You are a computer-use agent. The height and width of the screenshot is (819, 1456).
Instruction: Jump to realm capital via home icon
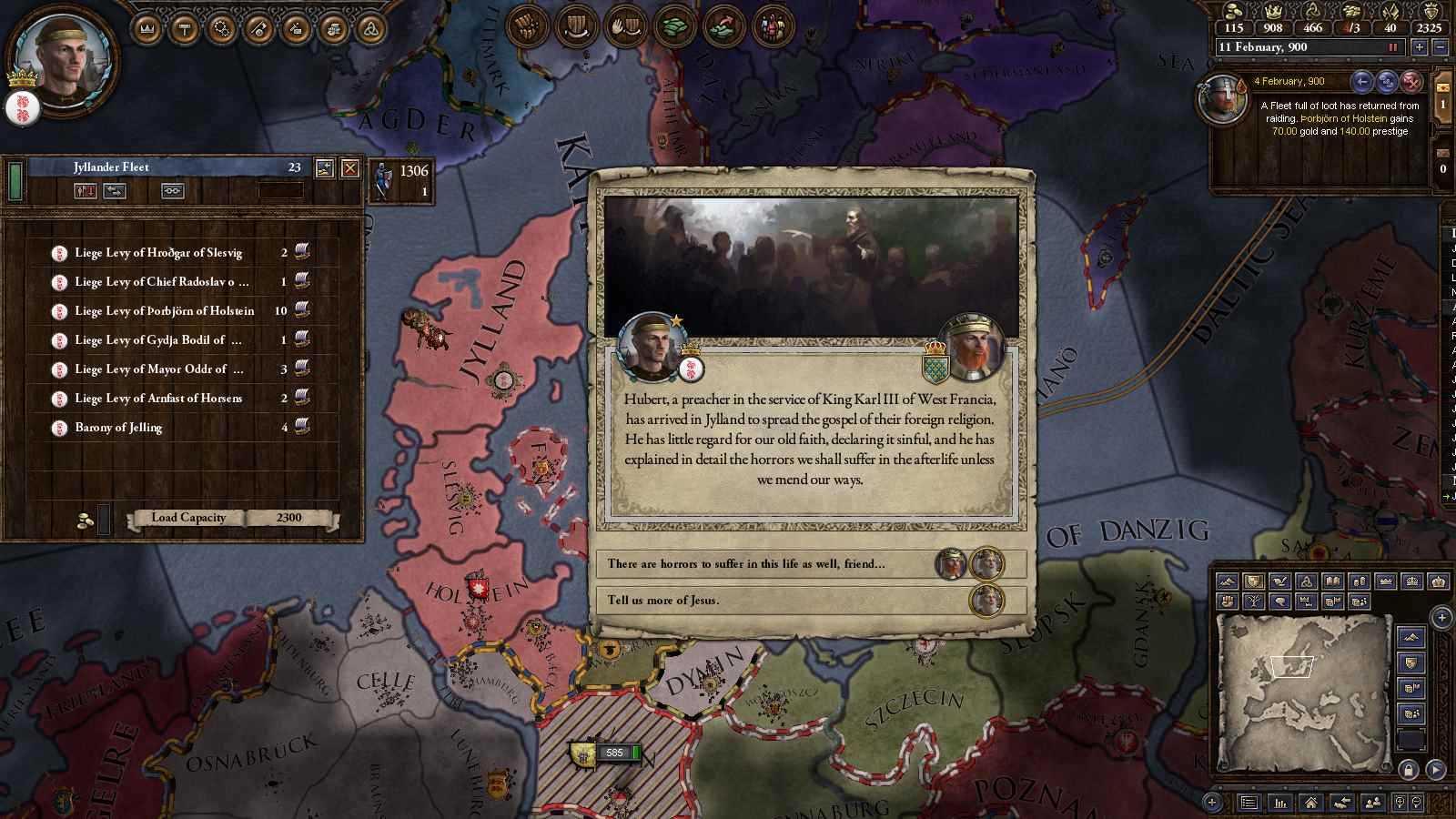1311,803
